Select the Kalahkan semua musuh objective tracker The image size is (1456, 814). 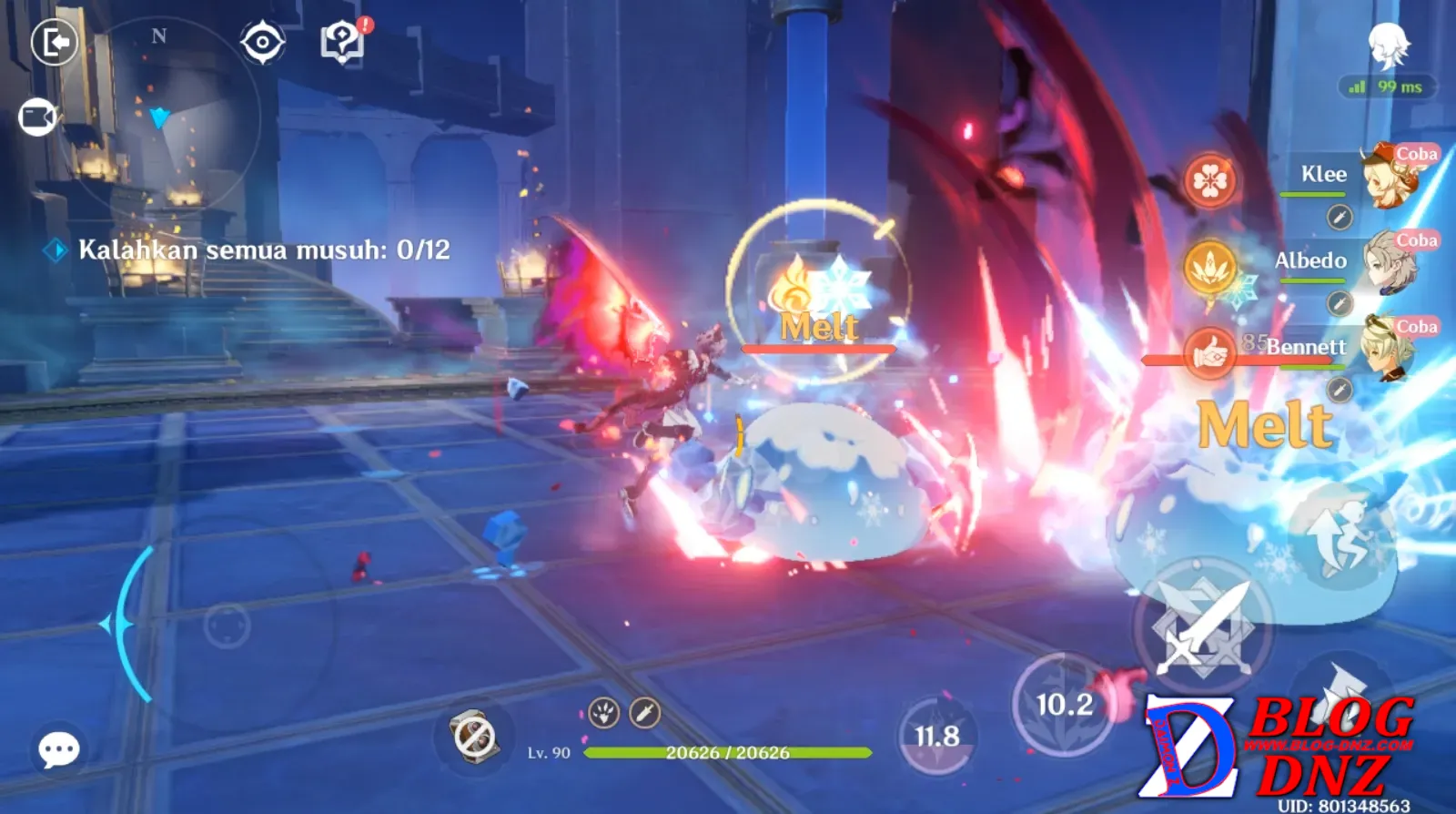coord(263,250)
